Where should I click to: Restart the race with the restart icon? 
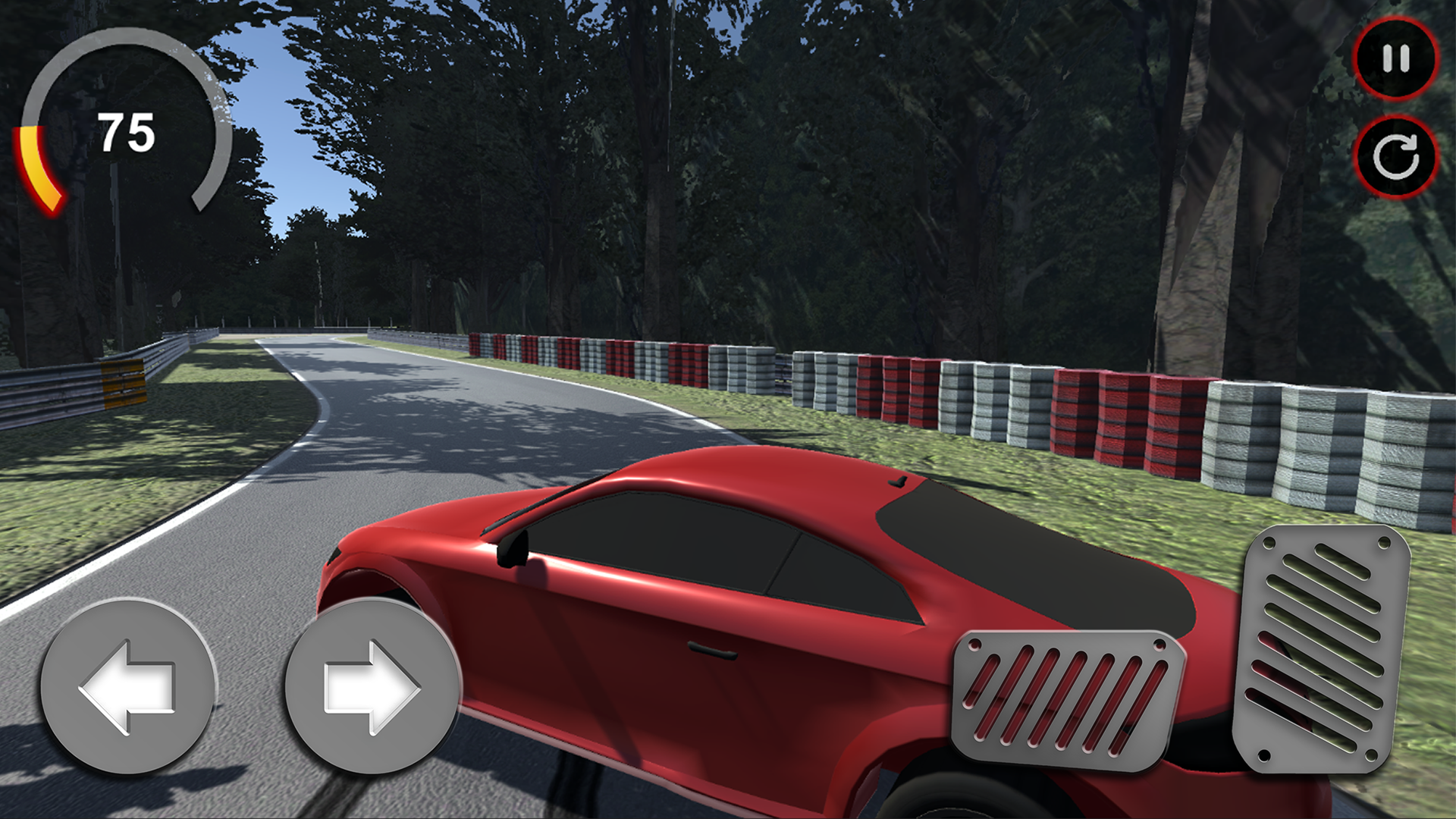(x=1394, y=152)
